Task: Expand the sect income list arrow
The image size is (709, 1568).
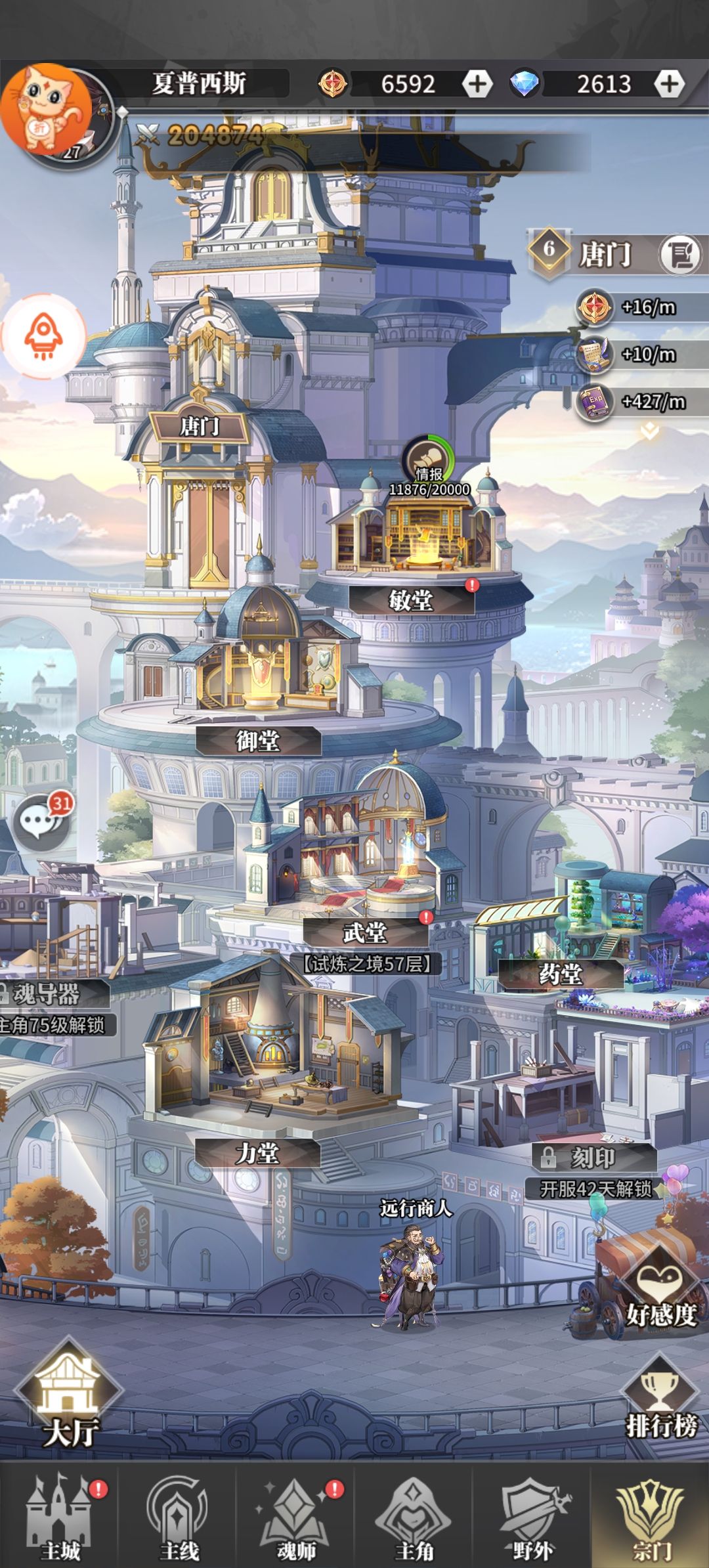Action: click(649, 431)
